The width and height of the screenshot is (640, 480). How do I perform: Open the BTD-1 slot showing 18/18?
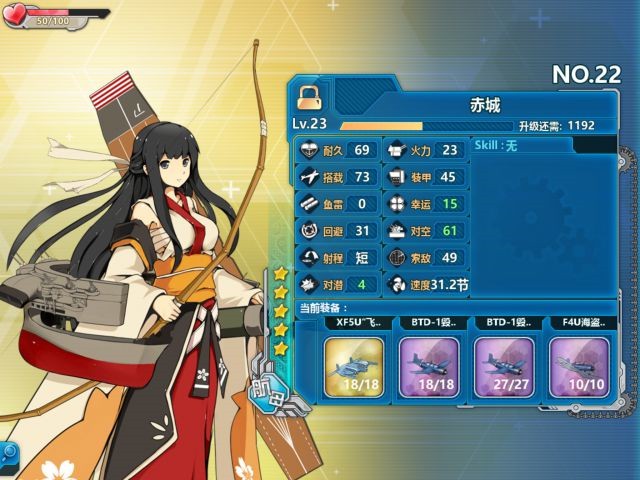428,366
